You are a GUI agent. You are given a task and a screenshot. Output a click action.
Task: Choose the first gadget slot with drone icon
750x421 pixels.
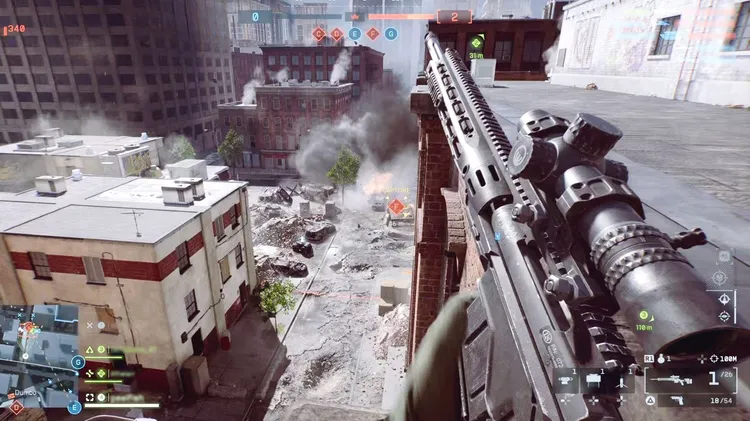click(x=567, y=381)
